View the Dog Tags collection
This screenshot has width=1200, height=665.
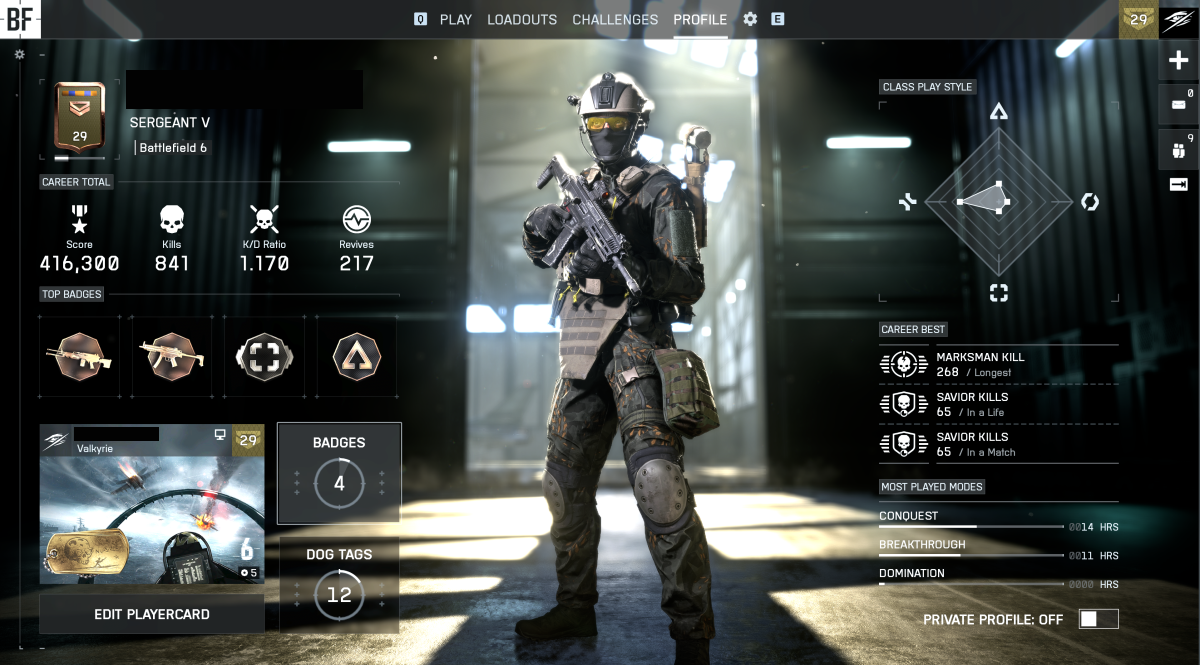point(339,585)
